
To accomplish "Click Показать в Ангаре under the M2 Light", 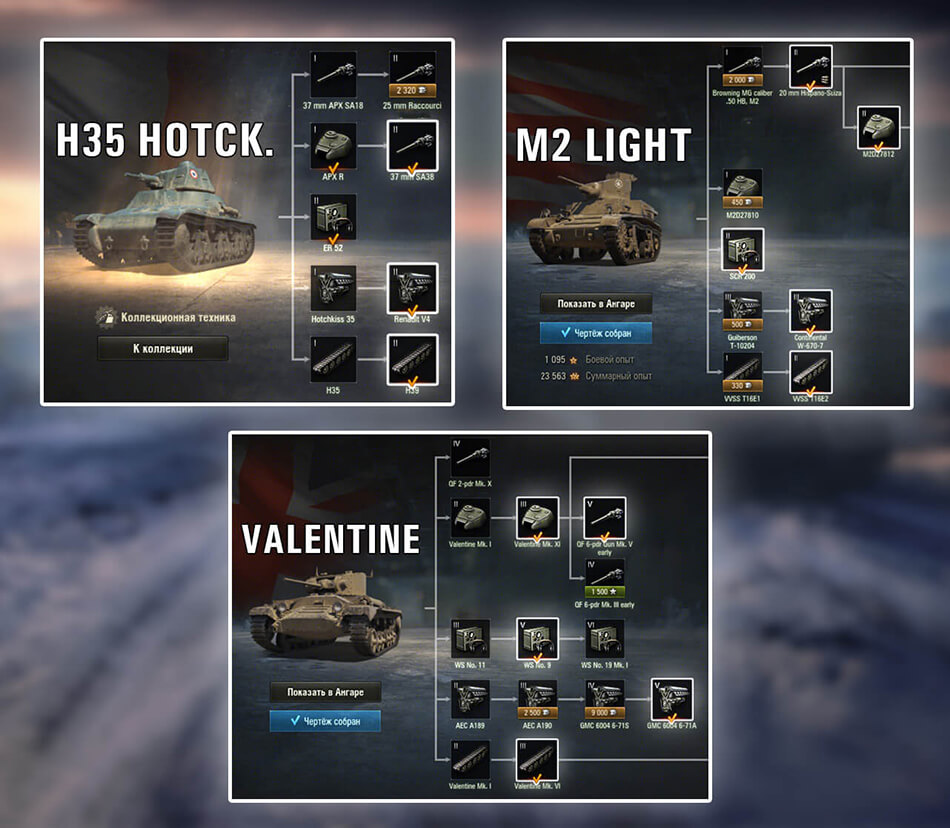I will [x=594, y=304].
